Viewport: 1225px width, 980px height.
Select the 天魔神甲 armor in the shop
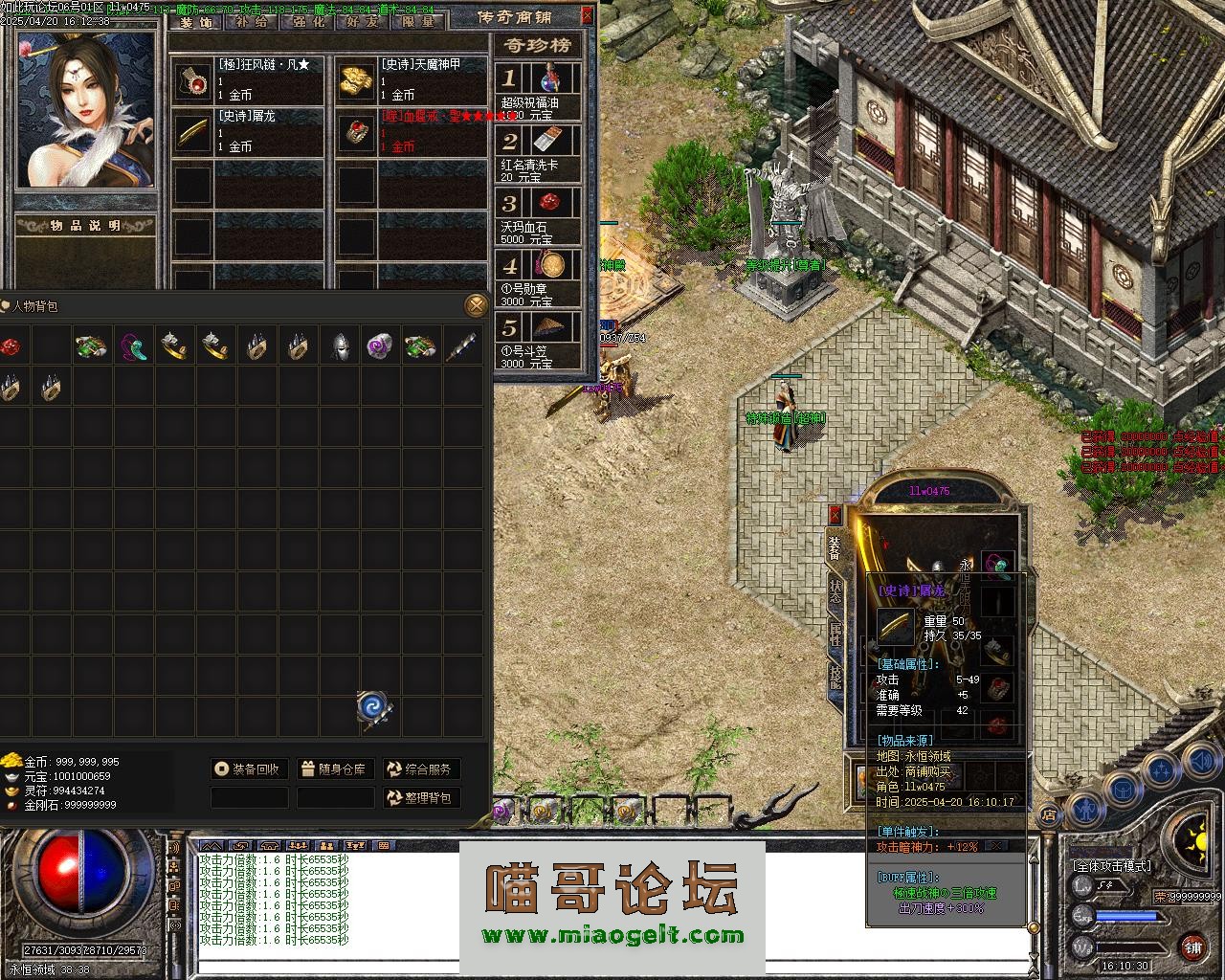(x=412, y=79)
